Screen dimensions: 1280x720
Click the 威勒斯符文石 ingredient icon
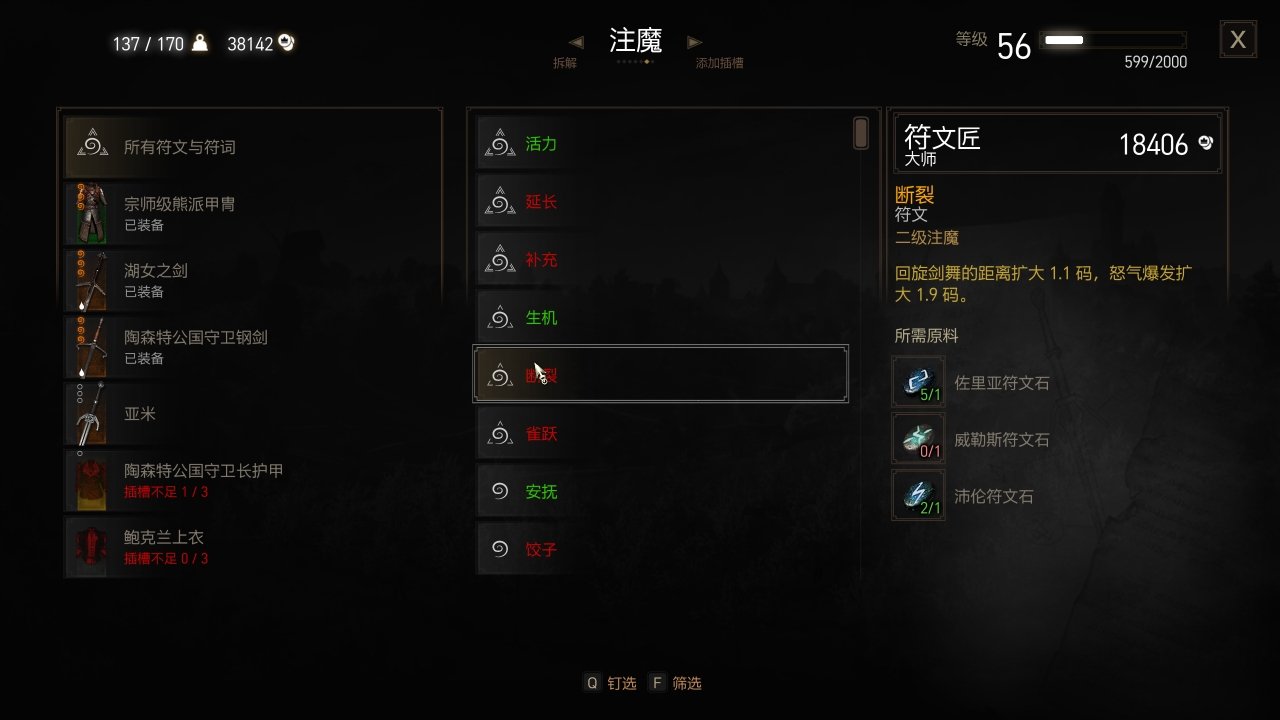pyautogui.click(x=917, y=438)
